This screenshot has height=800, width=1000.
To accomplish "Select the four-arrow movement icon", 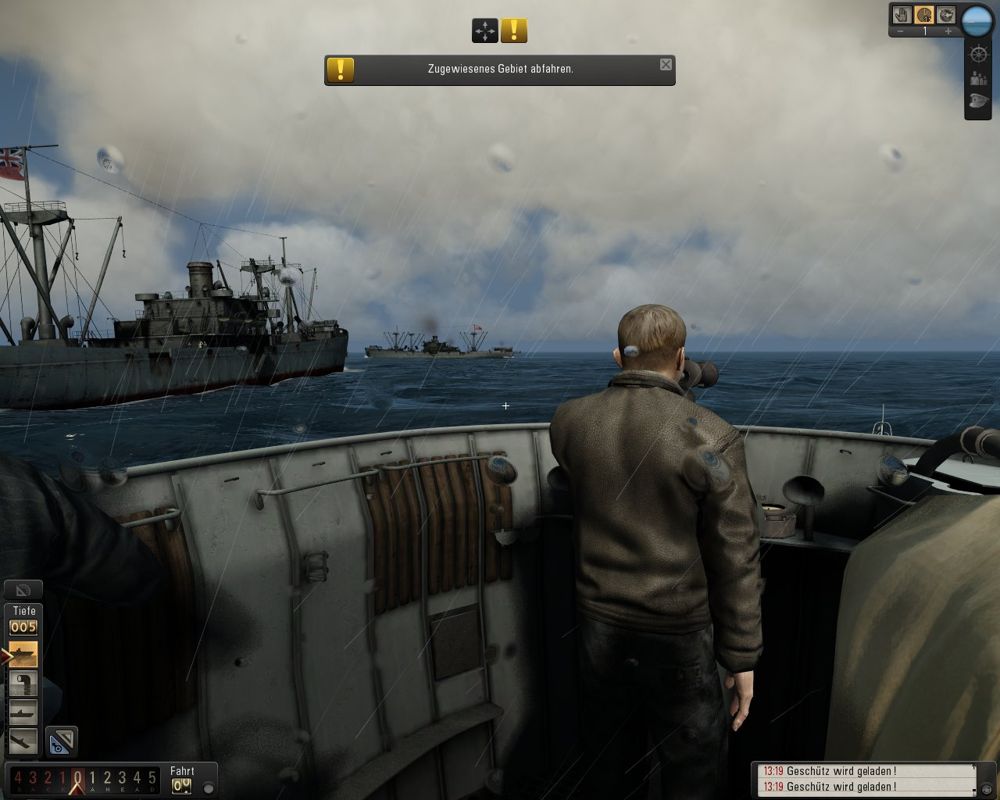I will [485, 31].
